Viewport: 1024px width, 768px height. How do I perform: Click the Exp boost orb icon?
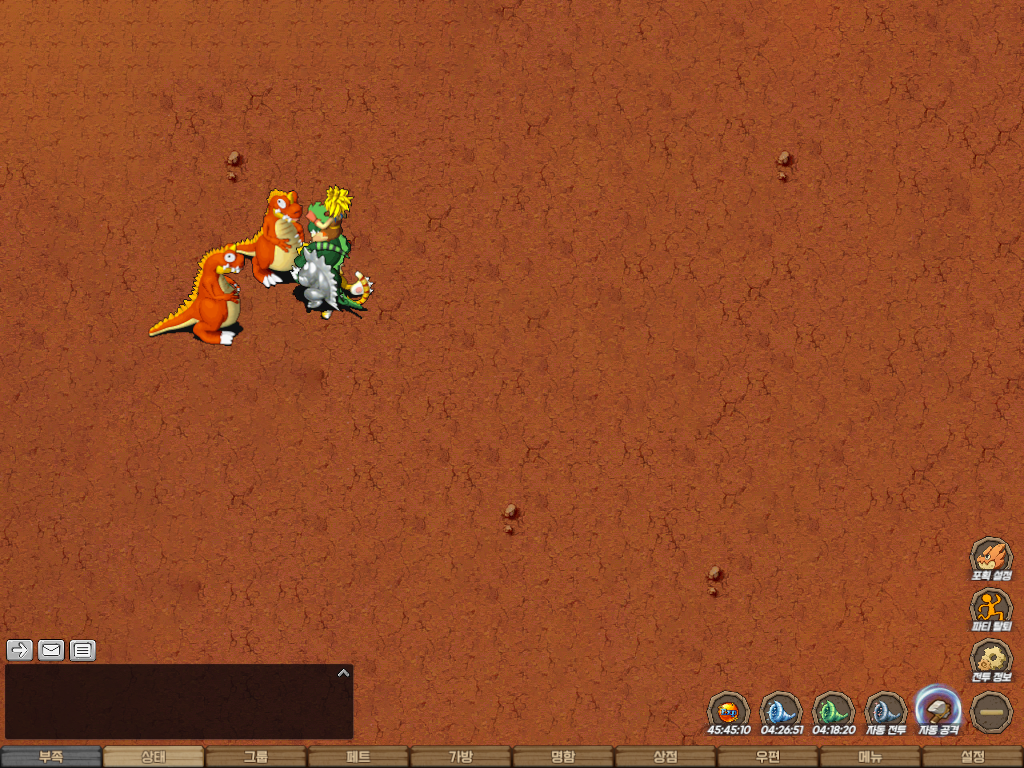[x=729, y=711]
